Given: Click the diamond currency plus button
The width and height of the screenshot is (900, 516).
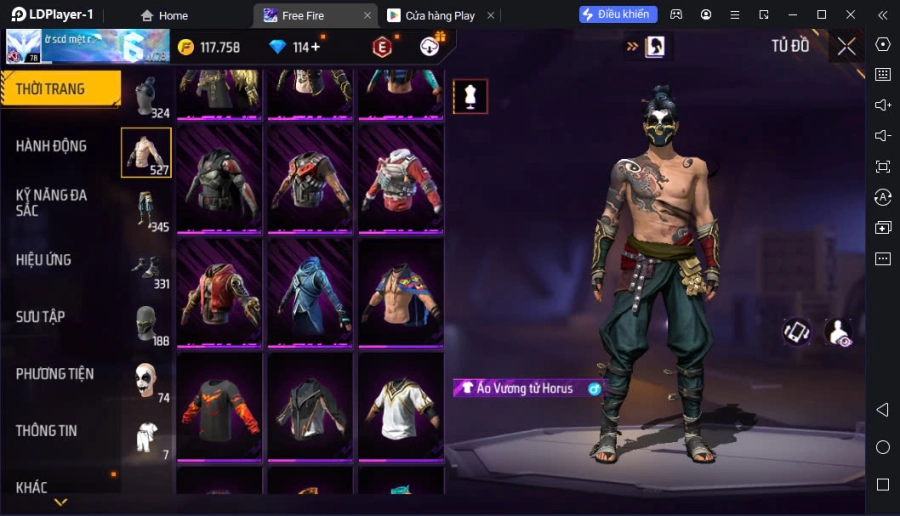Looking at the screenshot, I should coord(316,47).
